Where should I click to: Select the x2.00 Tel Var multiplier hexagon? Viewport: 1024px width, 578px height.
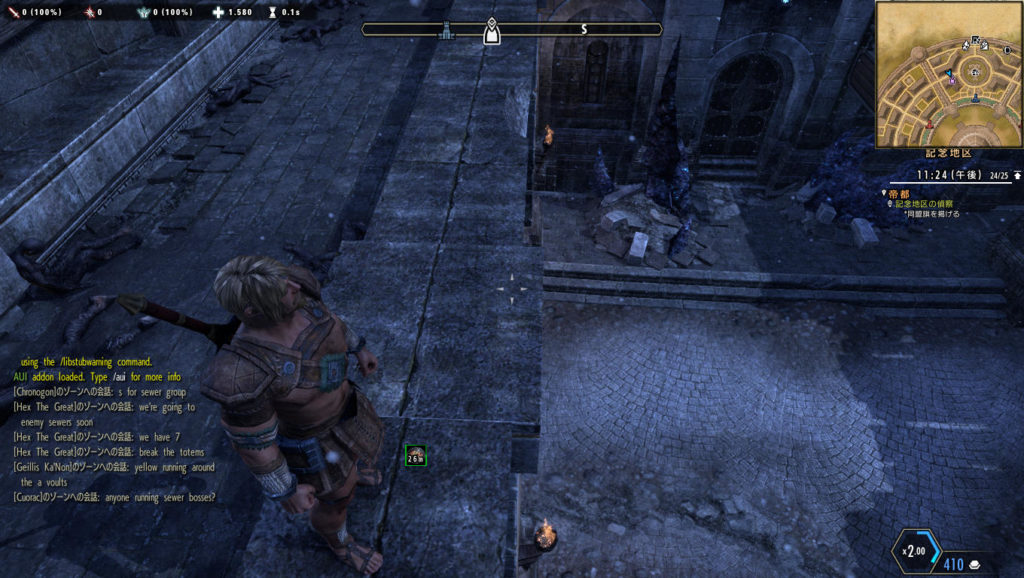(914, 552)
